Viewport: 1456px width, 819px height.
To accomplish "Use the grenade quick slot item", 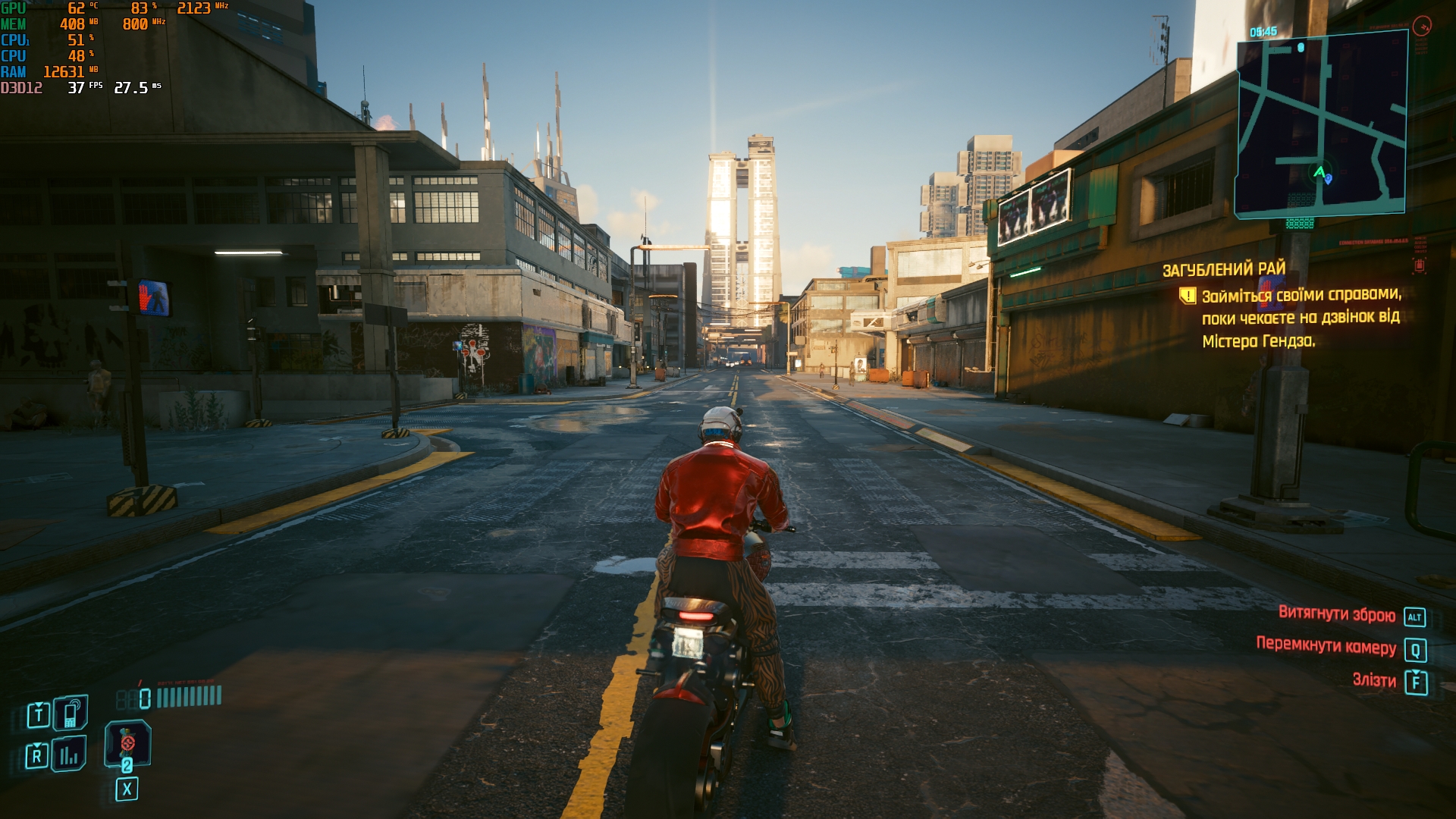I will (127, 743).
